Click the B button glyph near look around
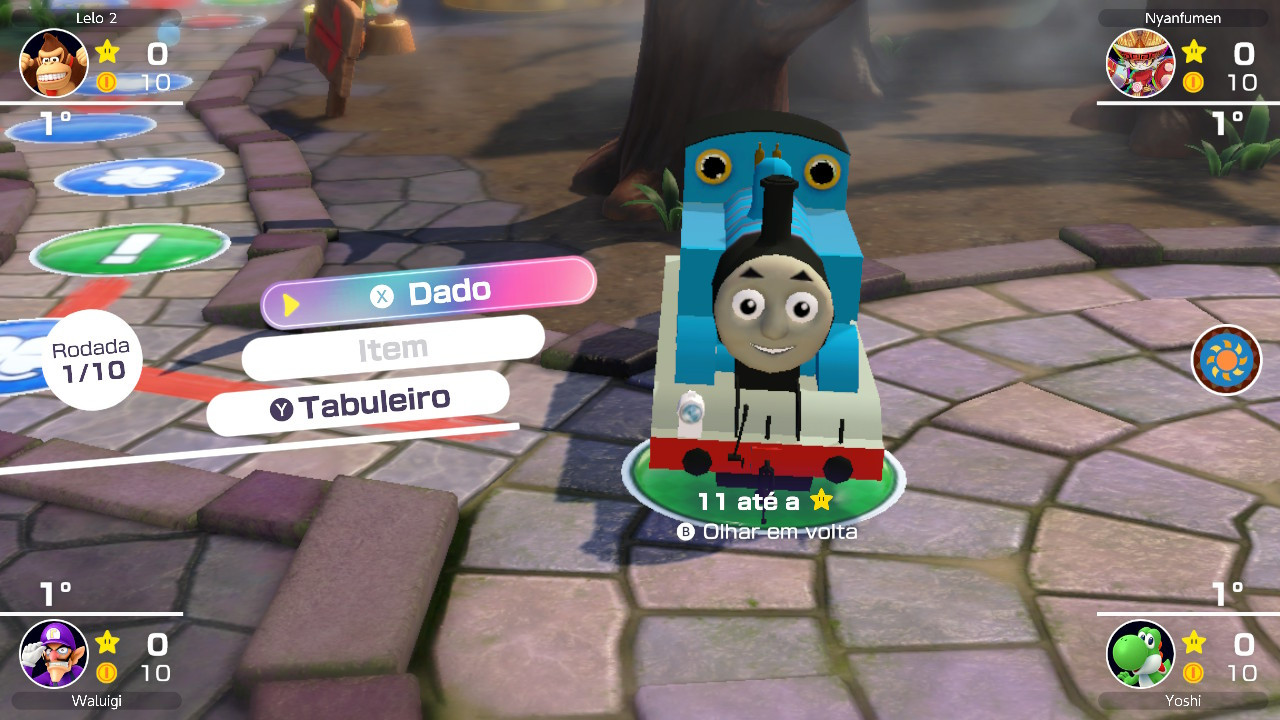1280x720 pixels. point(685,531)
